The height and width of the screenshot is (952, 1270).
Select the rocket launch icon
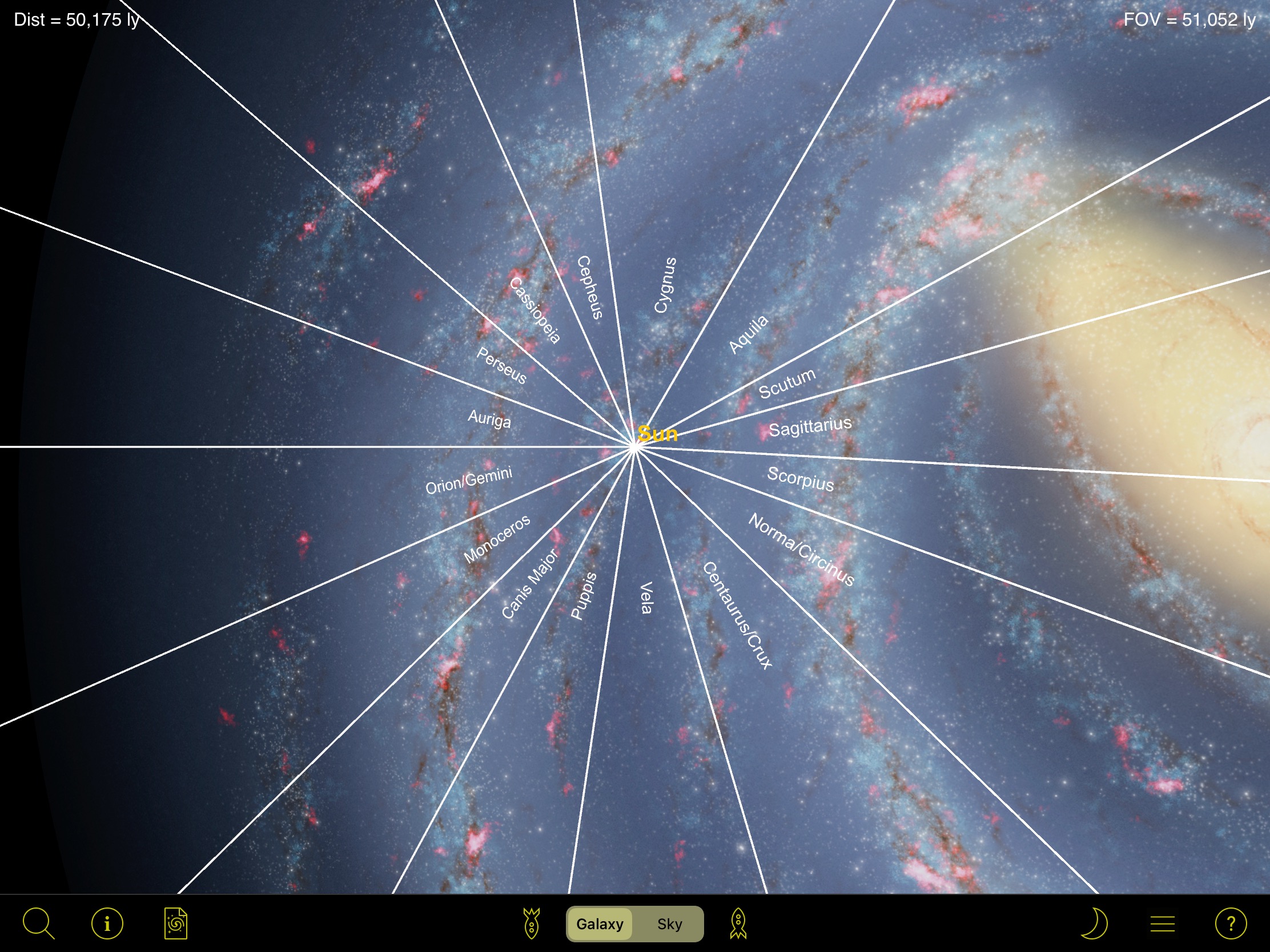738,923
